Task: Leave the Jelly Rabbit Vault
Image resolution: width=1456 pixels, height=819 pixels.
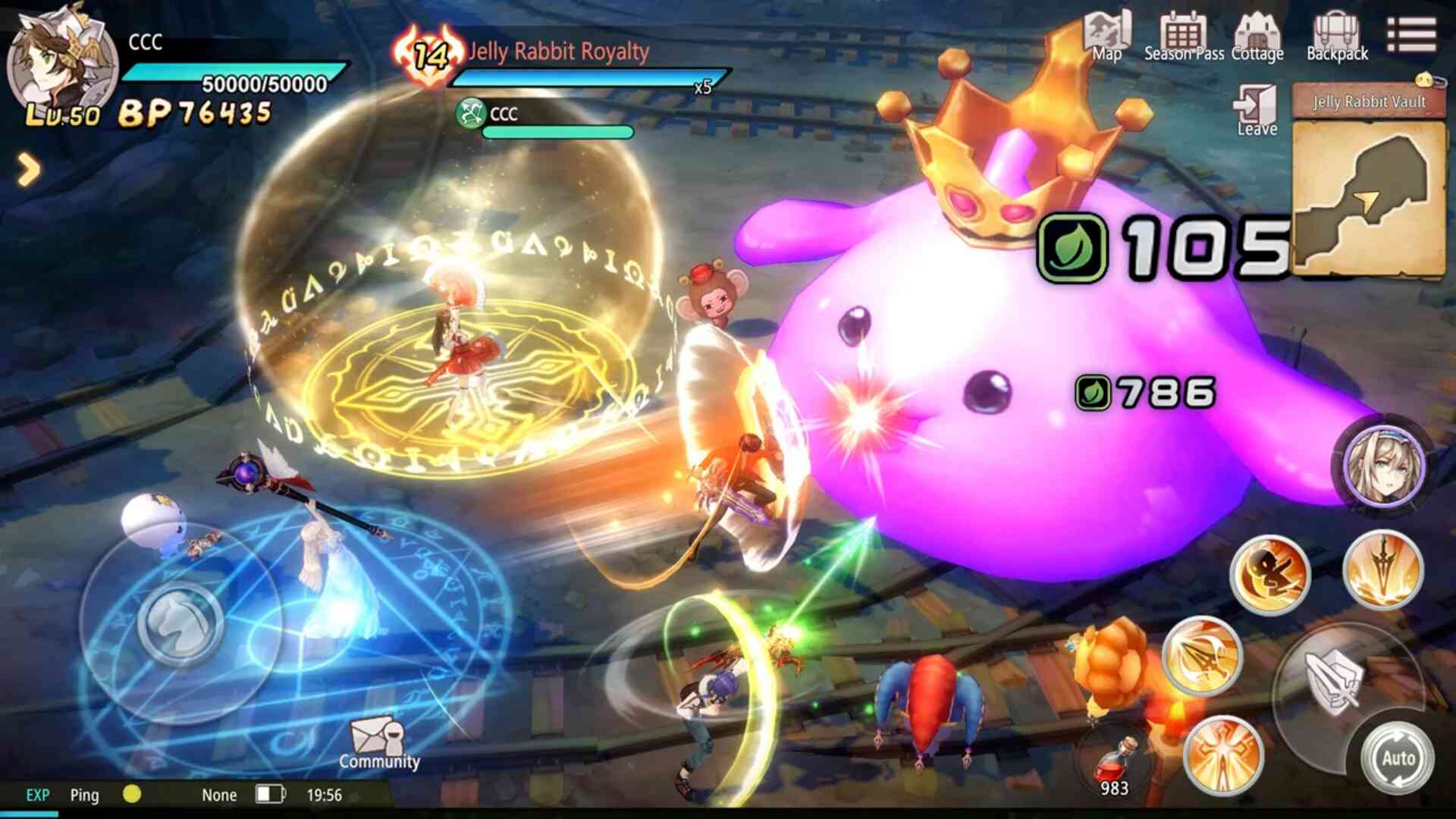Action: point(1257,110)
